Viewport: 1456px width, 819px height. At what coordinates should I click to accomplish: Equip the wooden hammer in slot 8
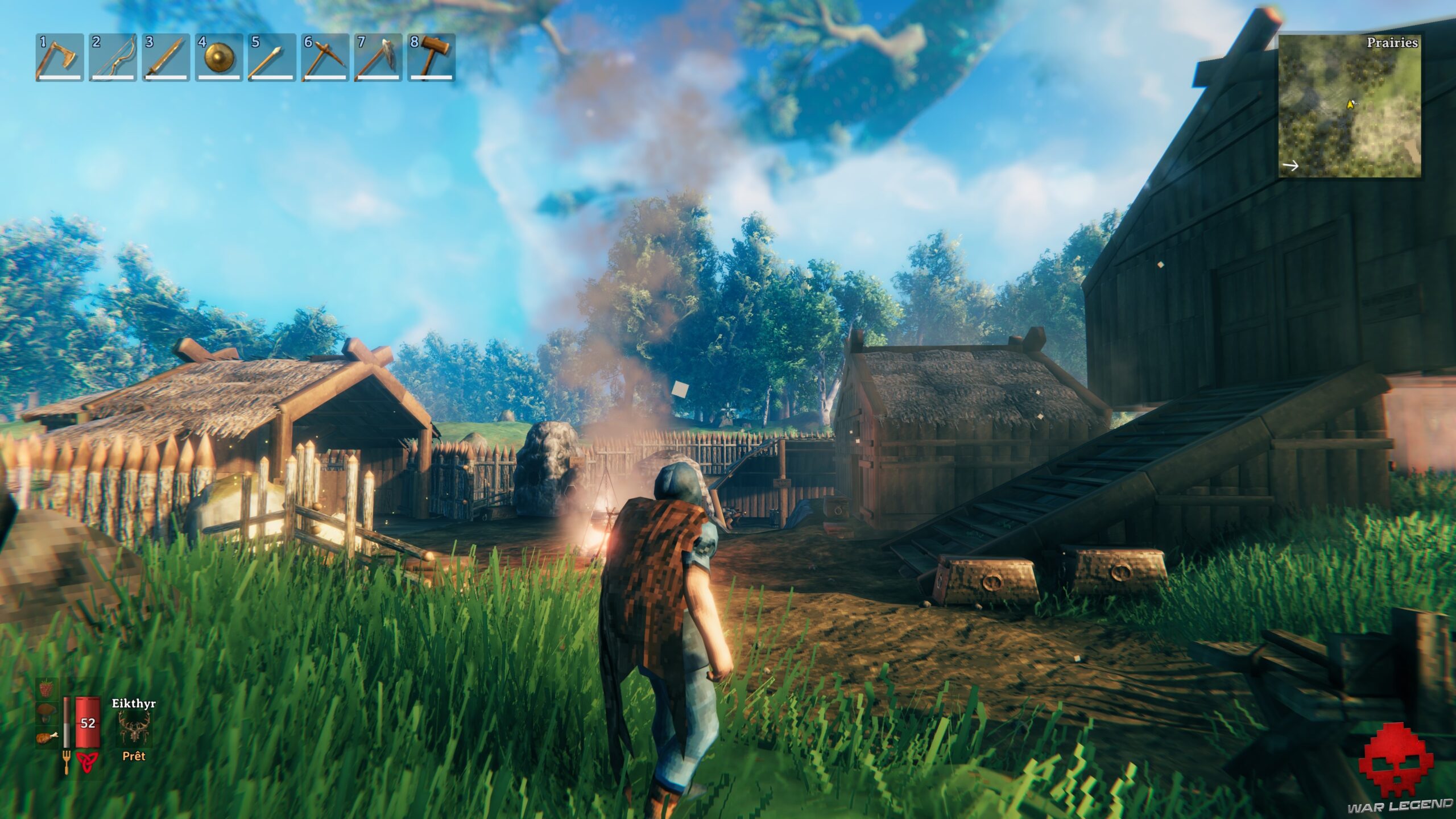[x=431, y=57]
